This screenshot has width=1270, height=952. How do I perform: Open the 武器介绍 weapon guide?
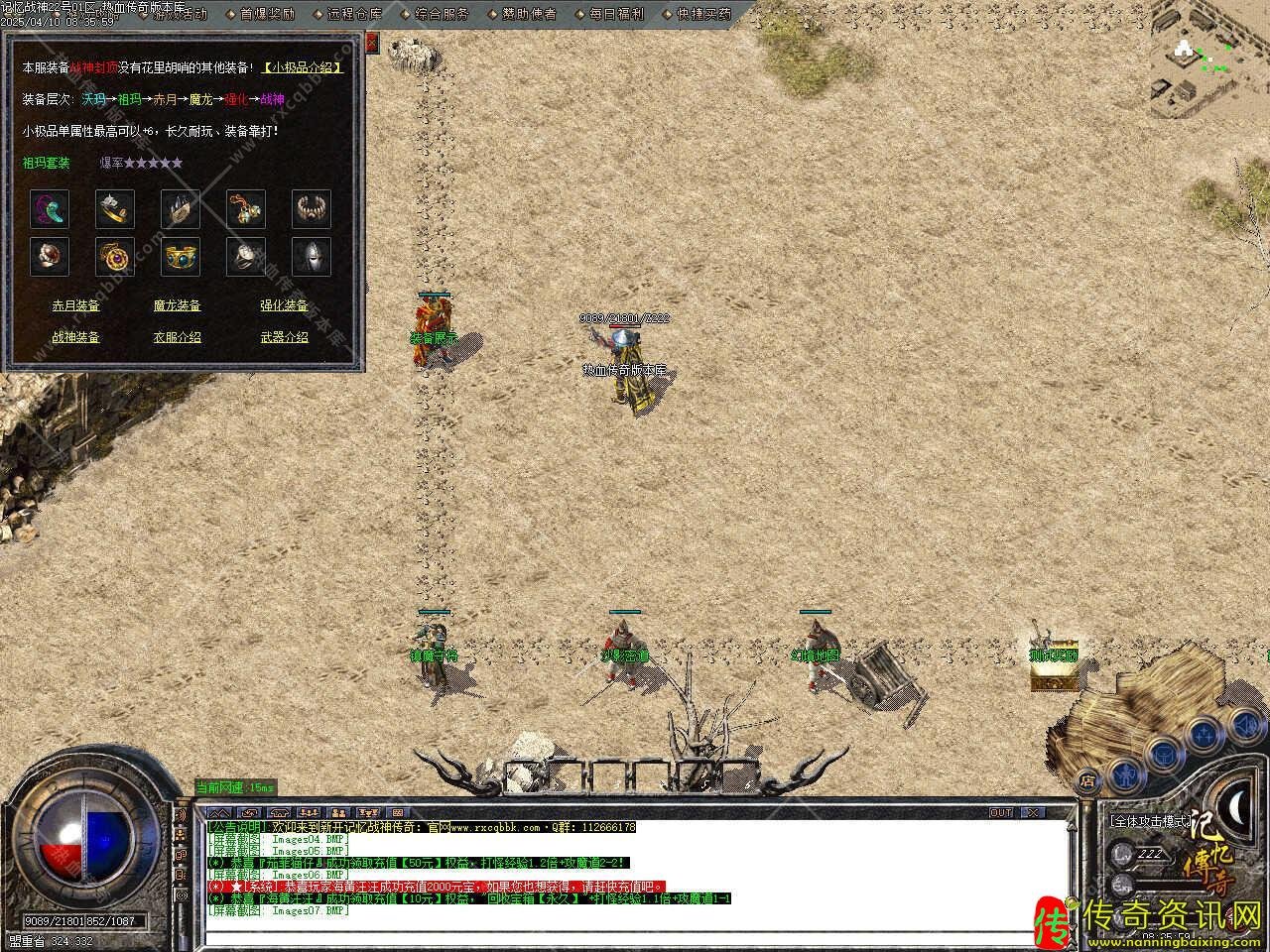coord(285,337)
